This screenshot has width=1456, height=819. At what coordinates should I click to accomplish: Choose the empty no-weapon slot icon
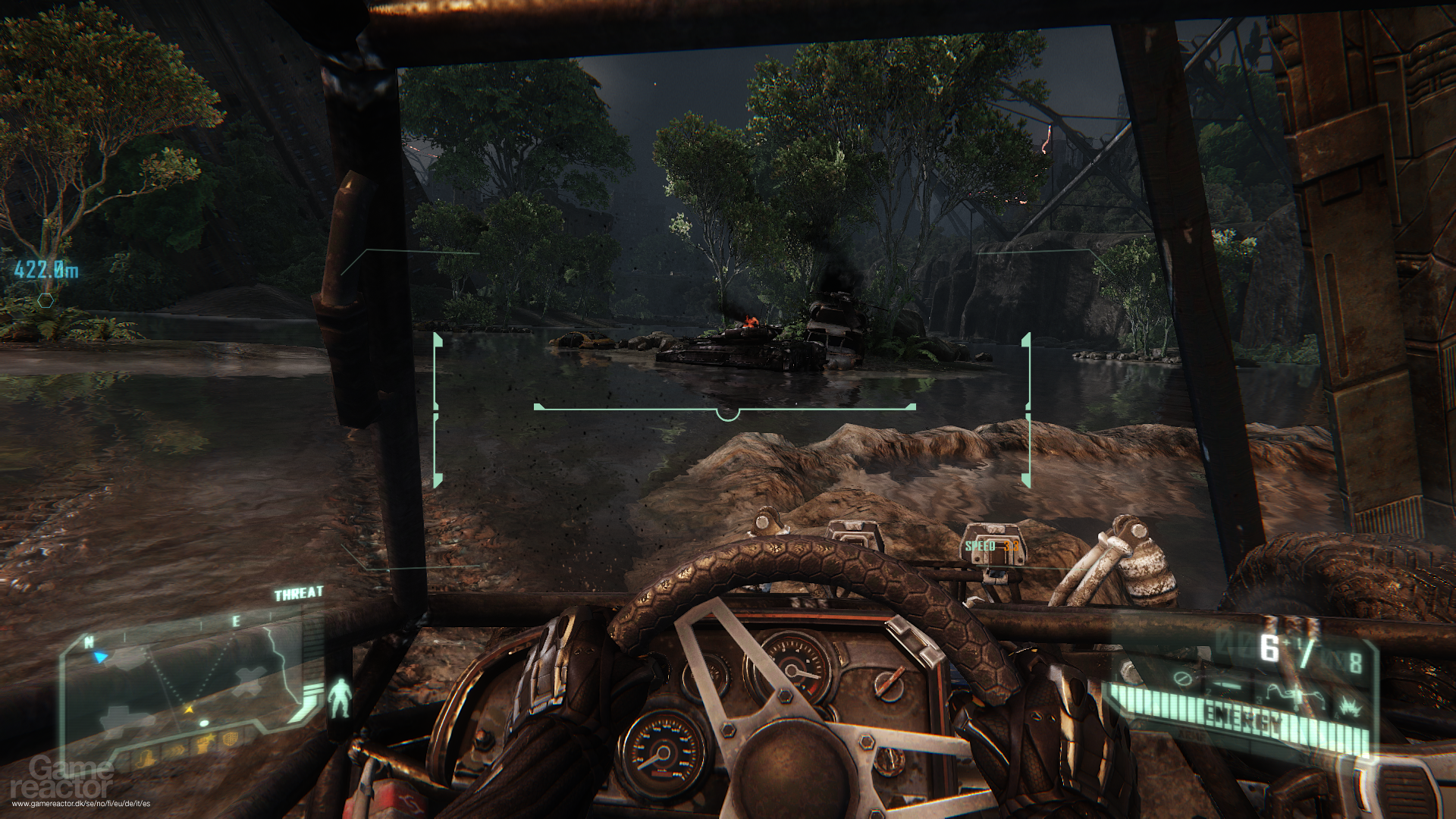1183,679
